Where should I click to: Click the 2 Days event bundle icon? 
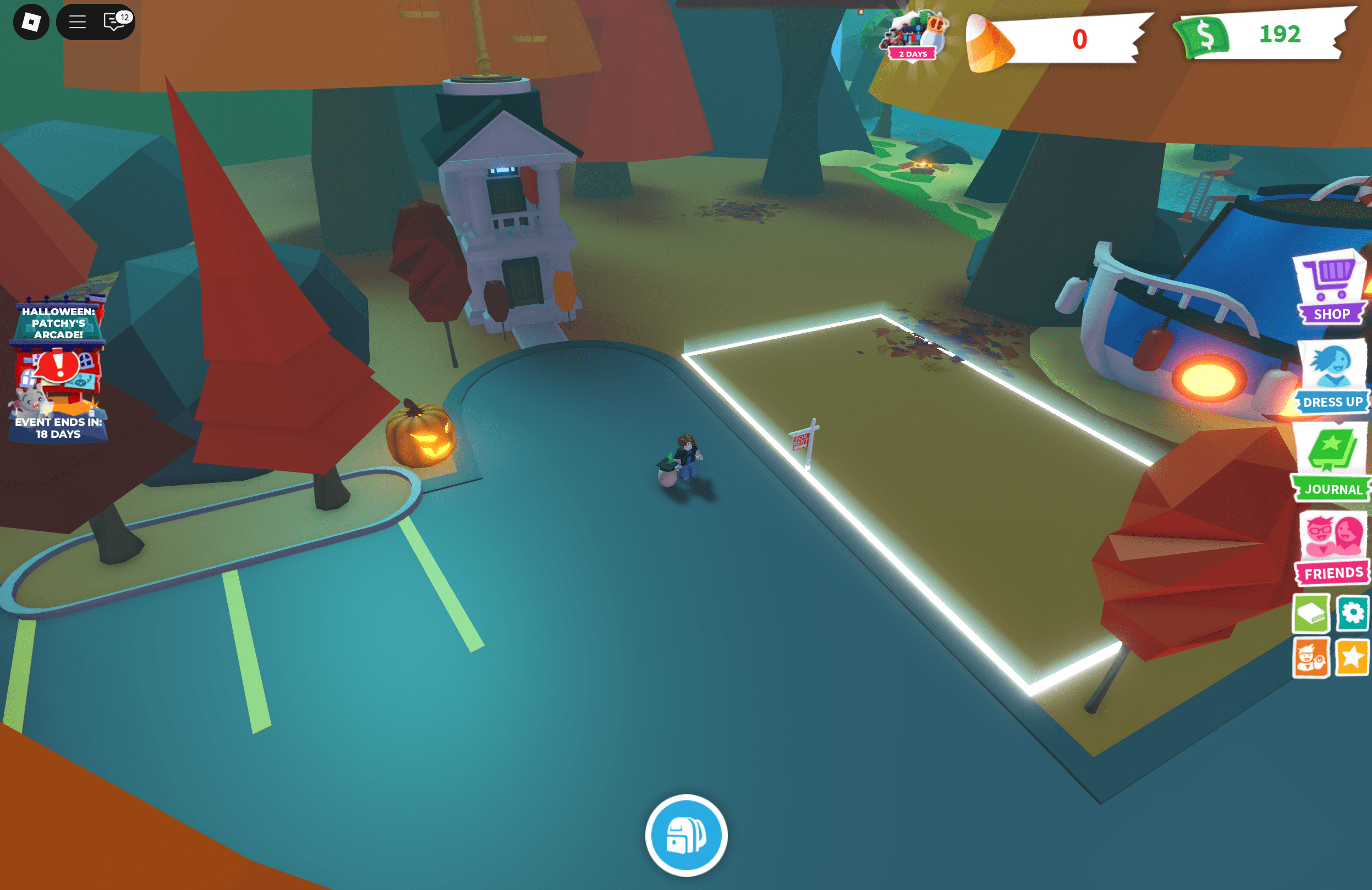click(x=913, y=36)
